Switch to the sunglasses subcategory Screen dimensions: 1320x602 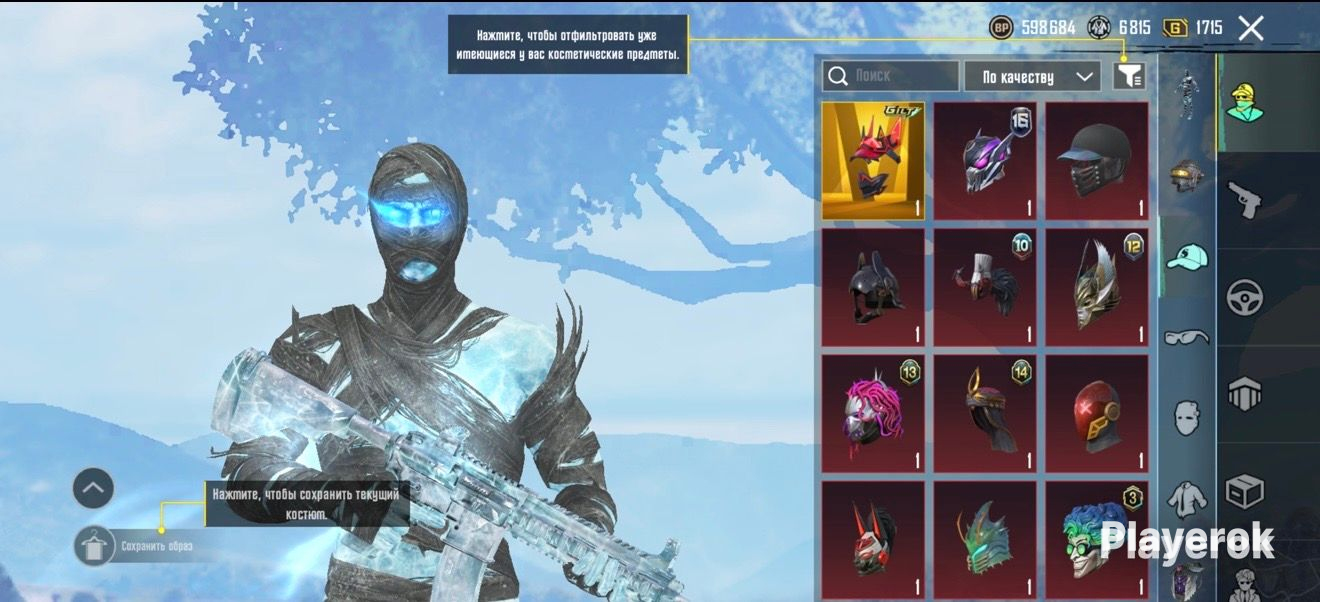[x=1186, y=336]
